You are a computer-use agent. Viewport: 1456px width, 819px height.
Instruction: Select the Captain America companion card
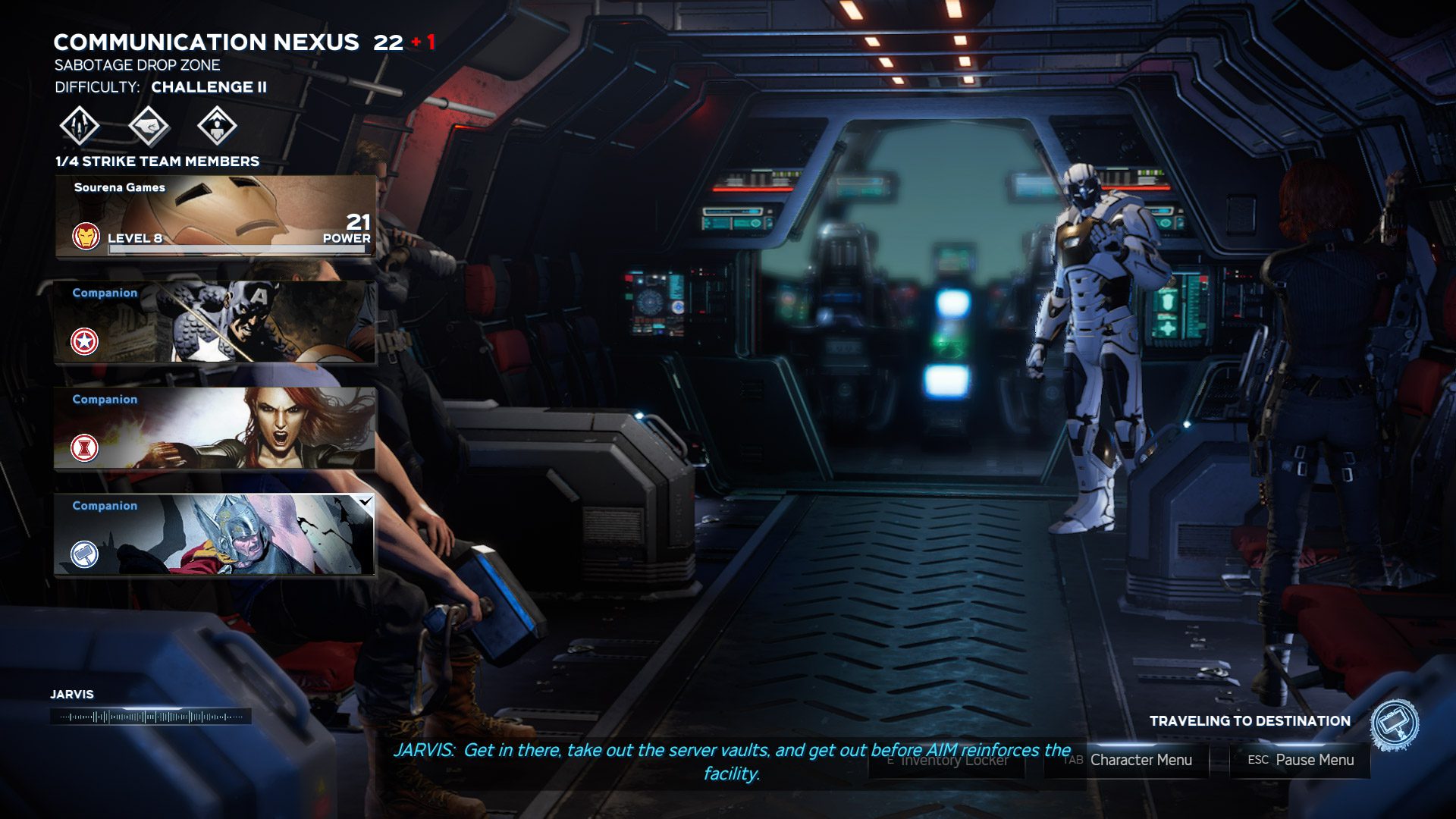[x=215, y=322]
